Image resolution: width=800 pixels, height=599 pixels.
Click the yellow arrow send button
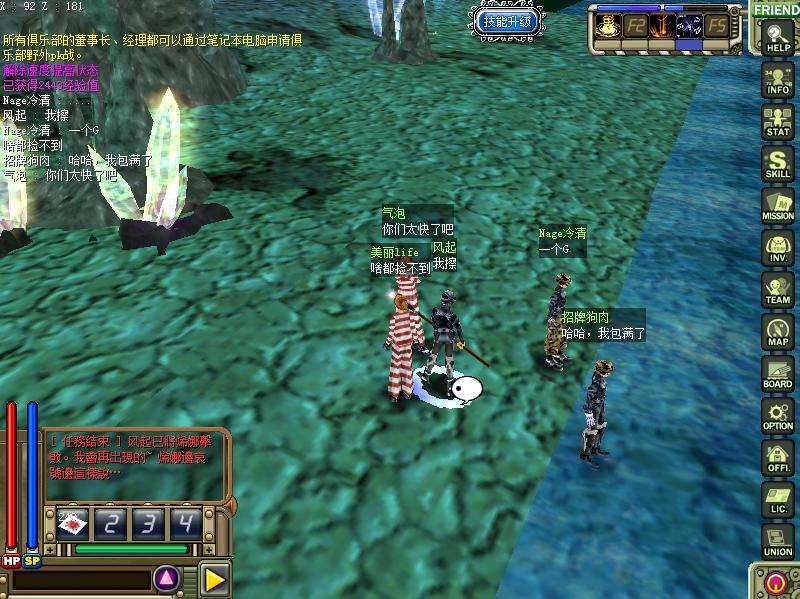coord(214,578)
